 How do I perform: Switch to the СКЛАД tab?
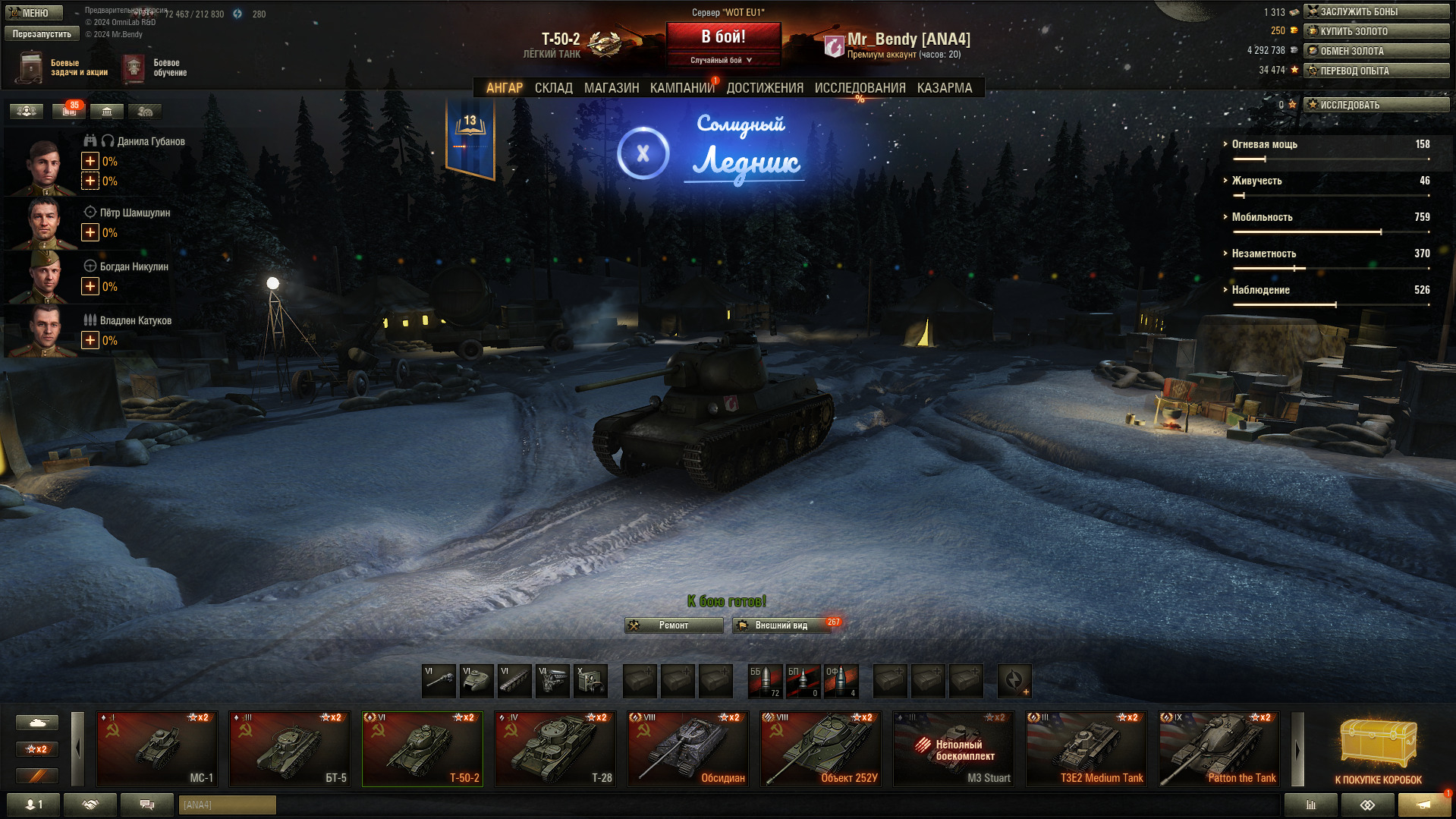coord(553,88)
